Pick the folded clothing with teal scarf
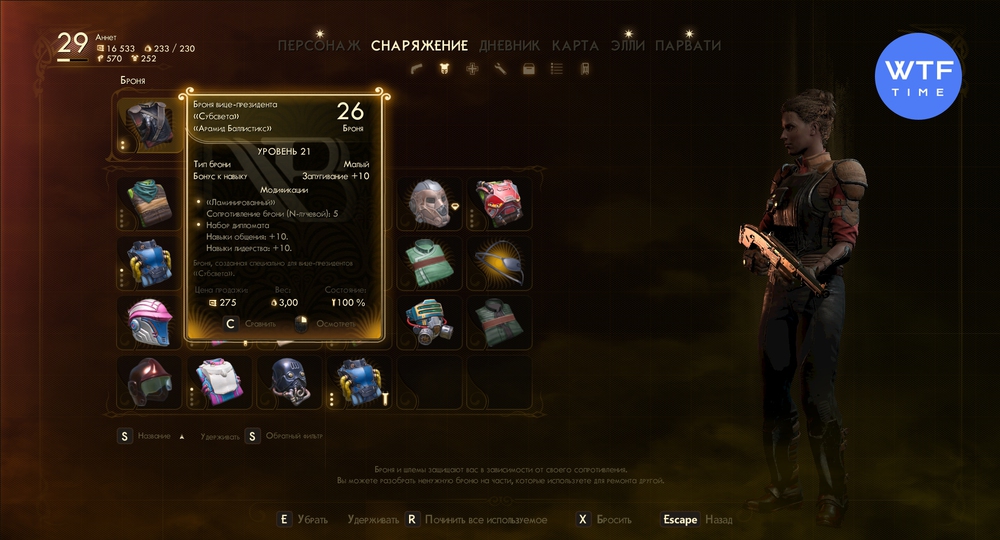Viewport: 1000px width, 540px height. click(149, 204)
